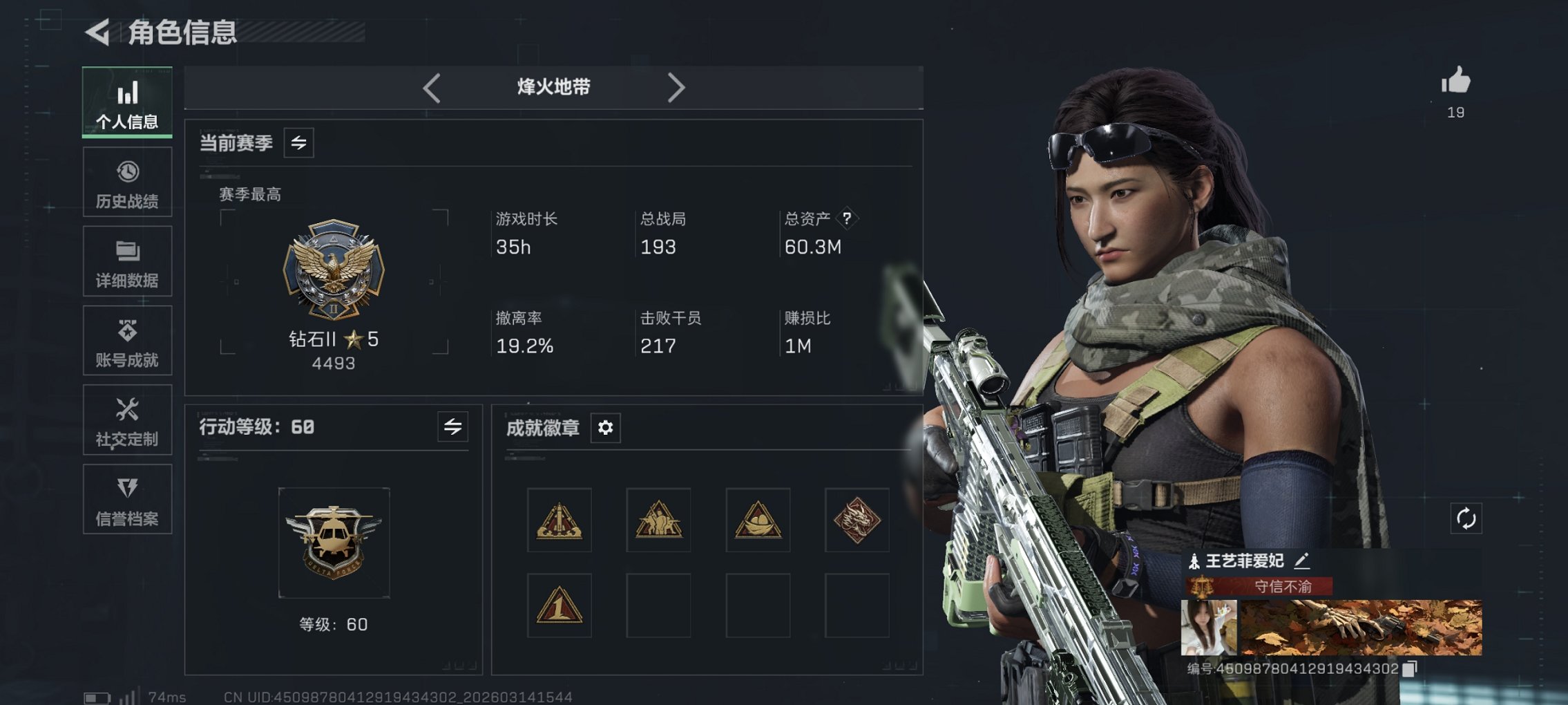The image size is (1568, 705).
Task: Switch to the previous game mode with left arrow
Action: (432, 88)
